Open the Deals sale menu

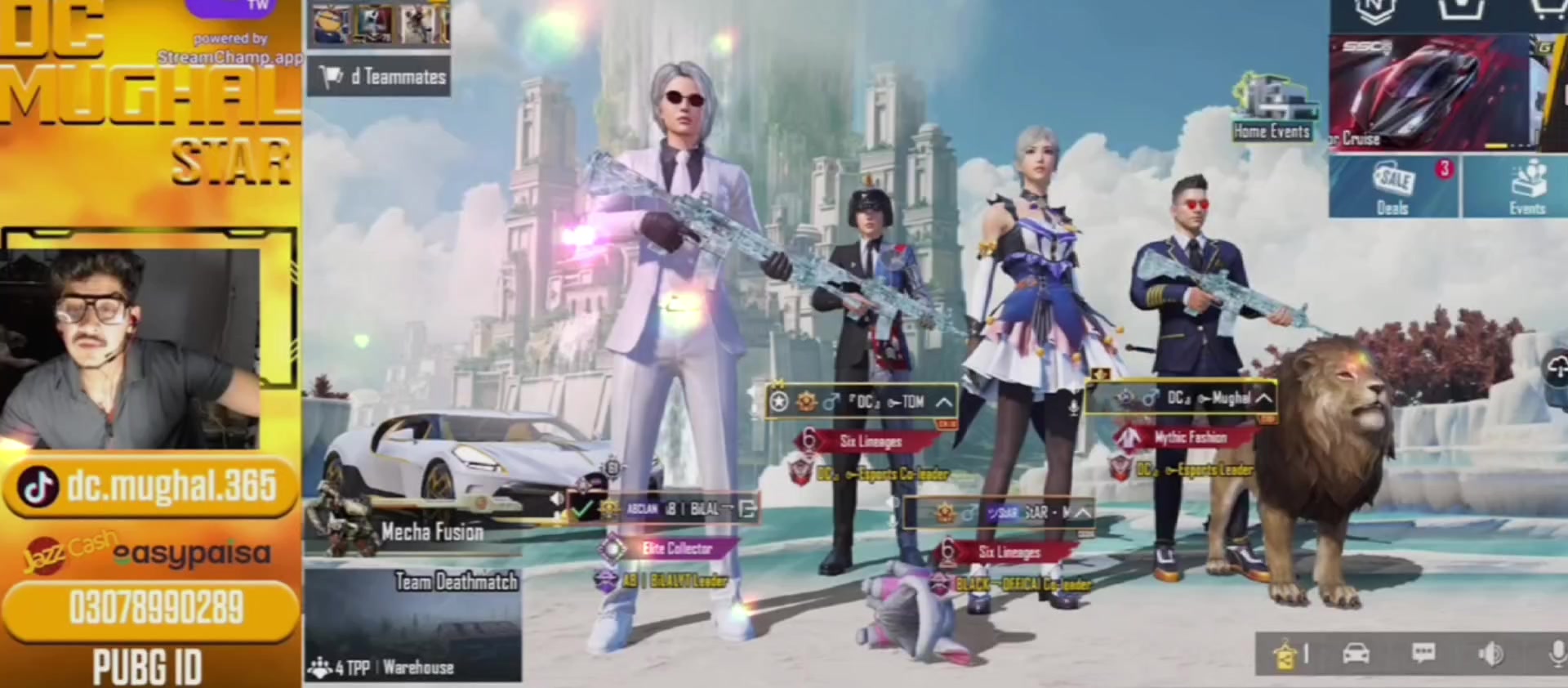[1393, 187]
